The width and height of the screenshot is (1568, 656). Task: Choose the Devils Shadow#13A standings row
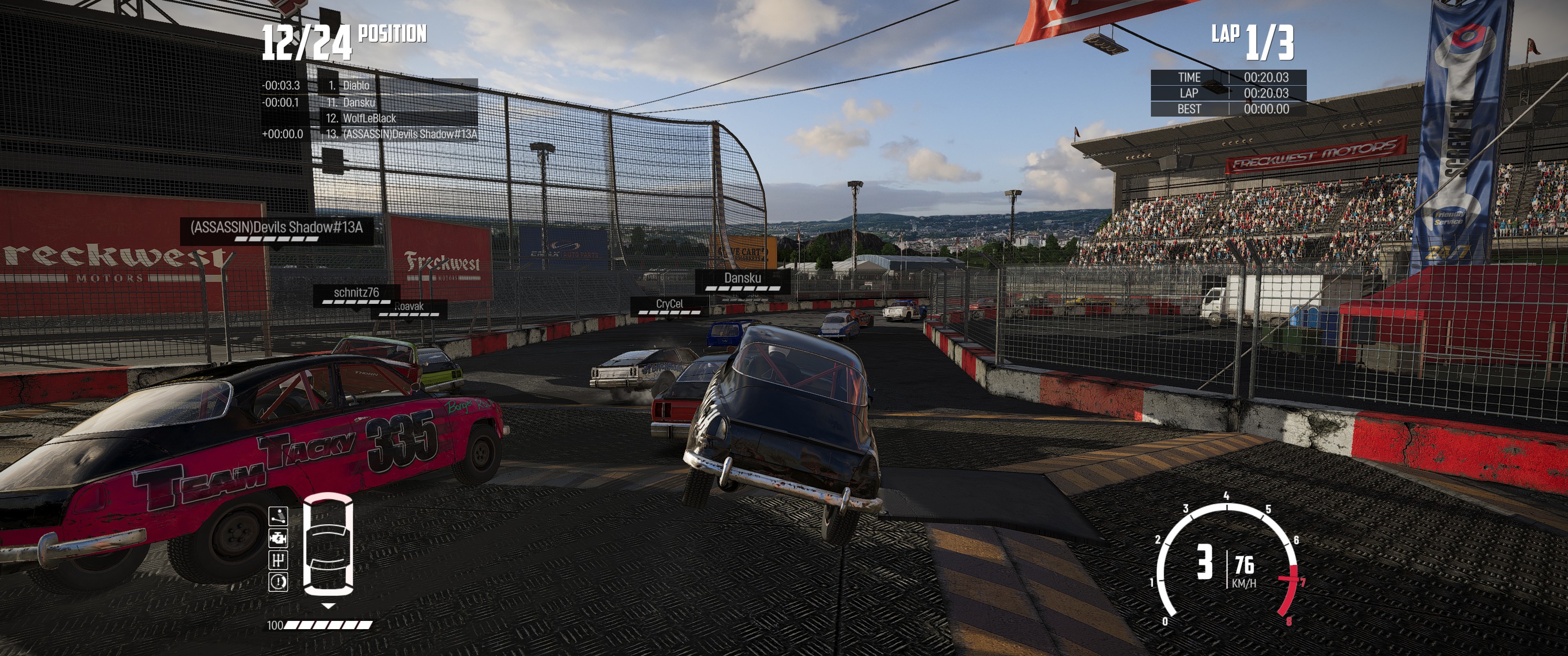pos(409,134)
